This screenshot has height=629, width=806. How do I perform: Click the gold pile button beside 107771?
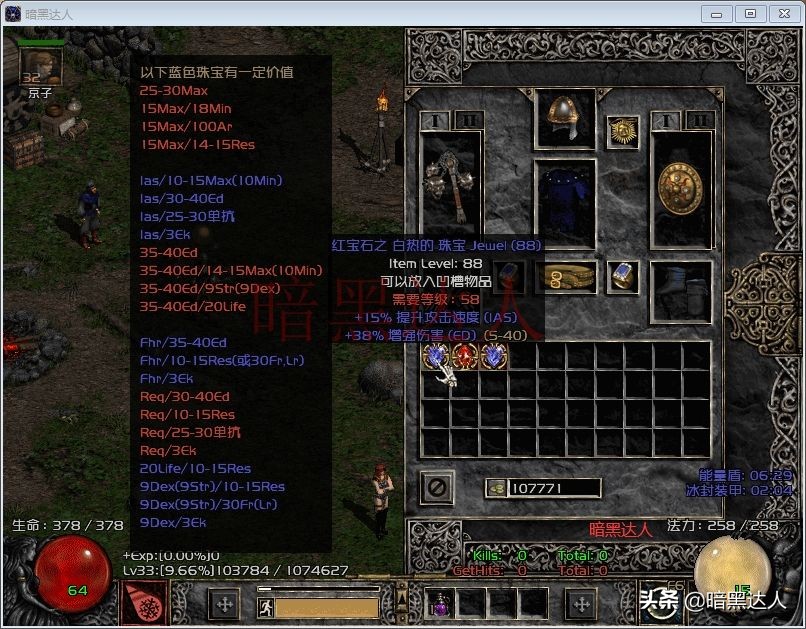[x=496, y=488]
